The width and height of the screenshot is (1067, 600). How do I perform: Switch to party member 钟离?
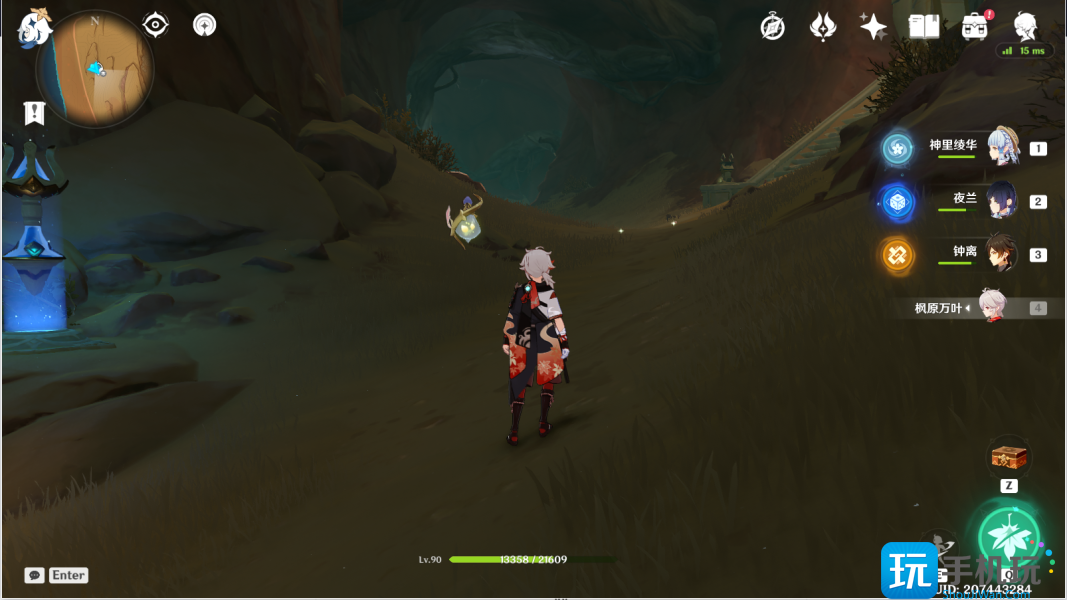pyautogui.click(x=1001, y=254)
